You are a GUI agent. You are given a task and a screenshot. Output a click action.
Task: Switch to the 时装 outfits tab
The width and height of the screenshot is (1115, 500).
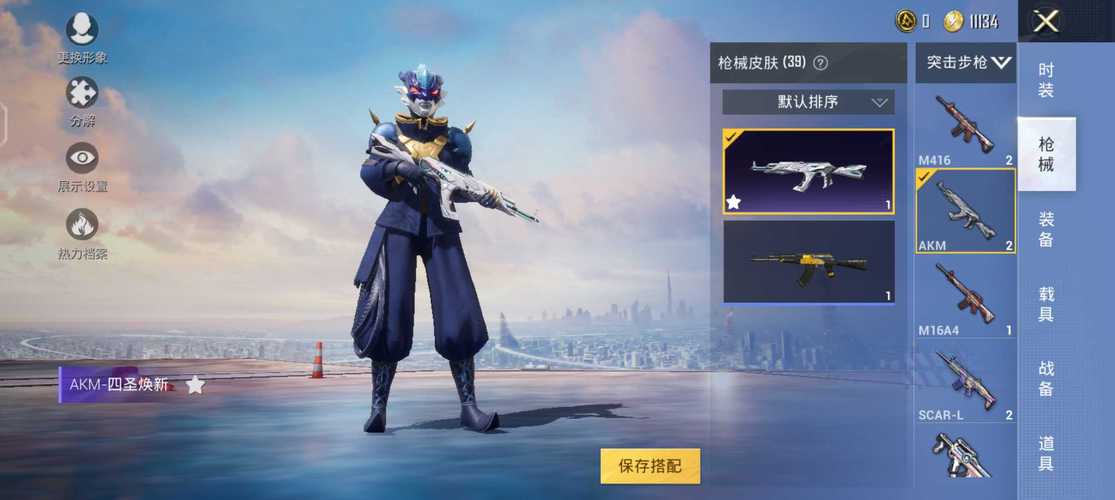[x=1046, y=80]
